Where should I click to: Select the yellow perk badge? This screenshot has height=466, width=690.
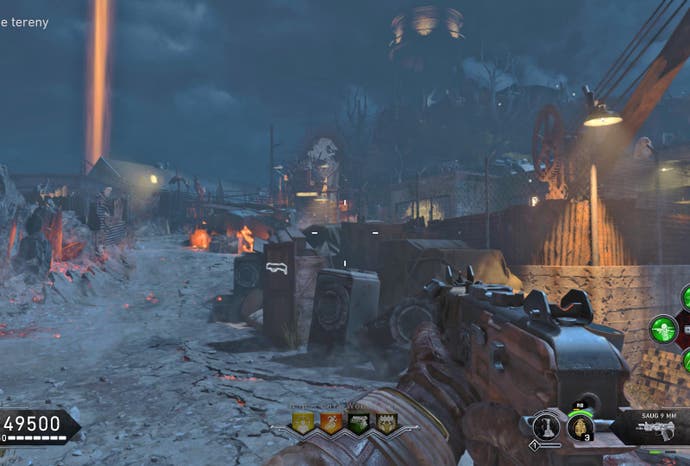point(302,422)
